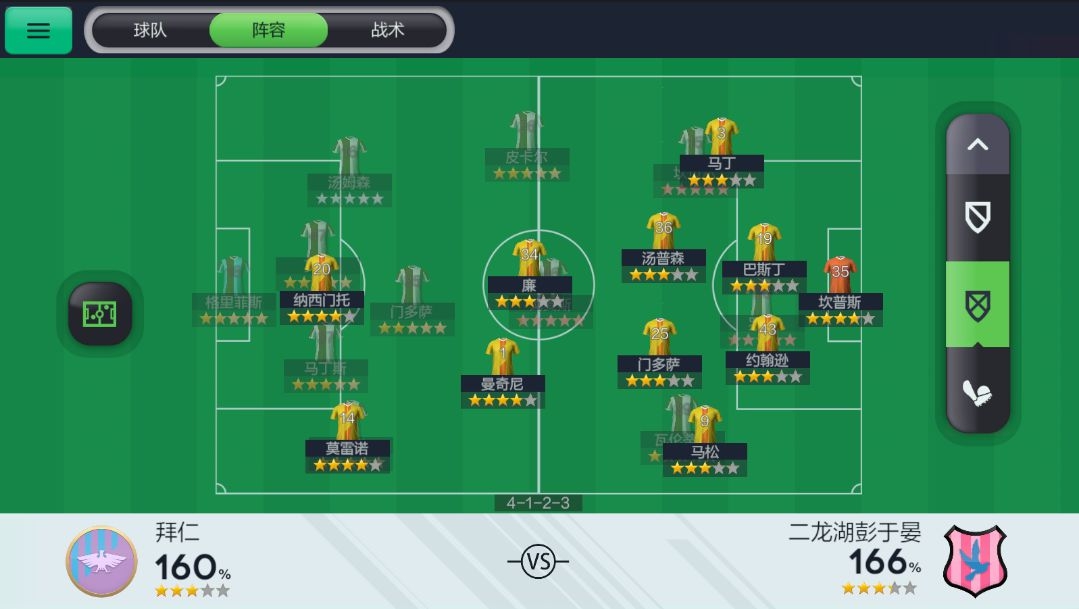Switch to the 球队 tab
Viewport: 1079px width, 609px height.
point(150,30)
